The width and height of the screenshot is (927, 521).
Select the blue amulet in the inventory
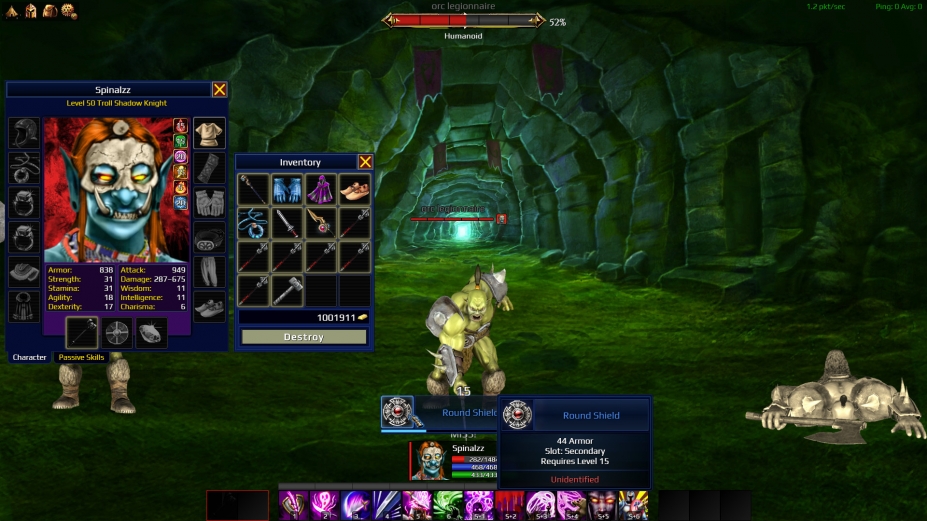[x=252, y=223]
